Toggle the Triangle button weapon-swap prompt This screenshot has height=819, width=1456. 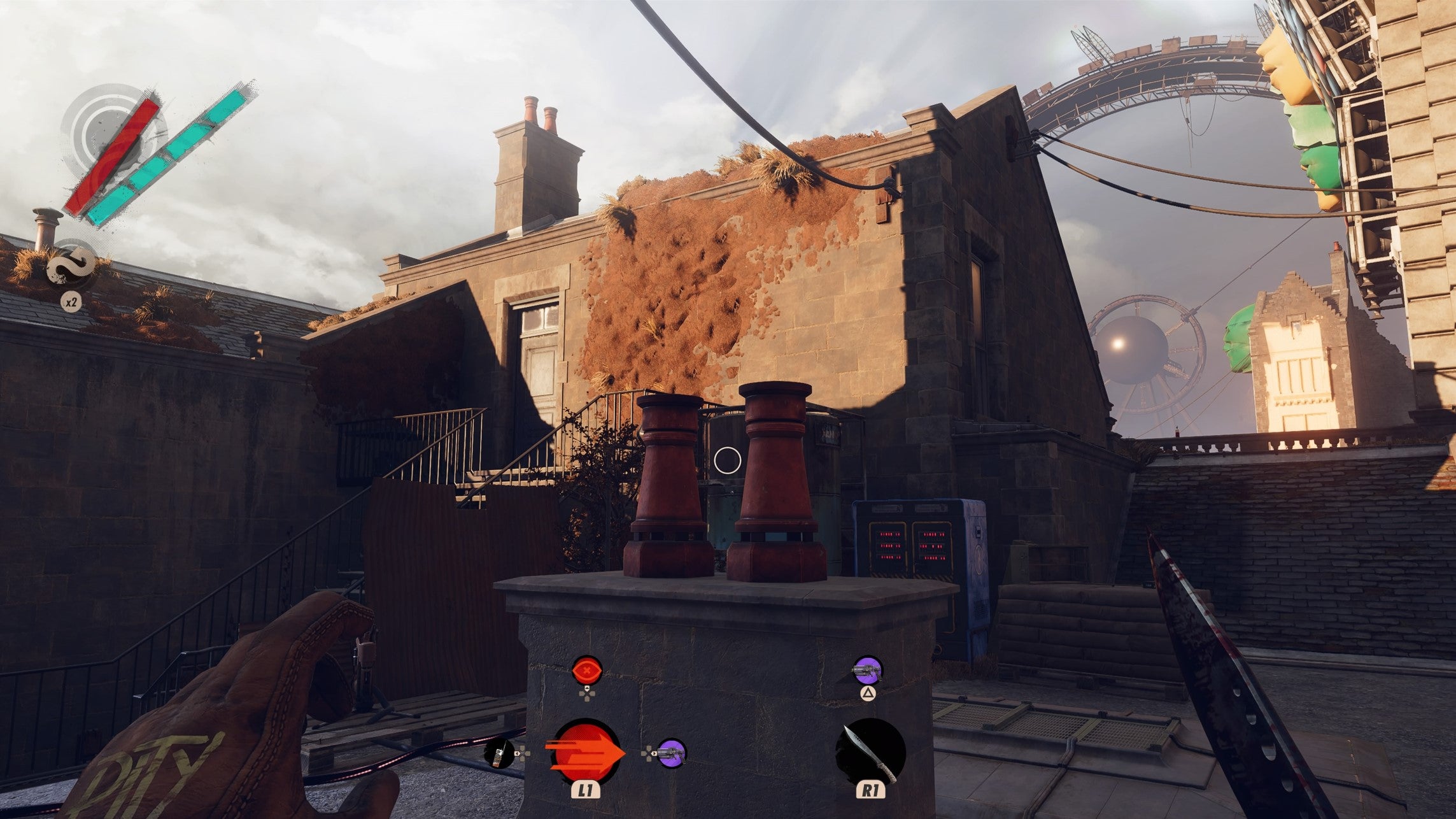point(868,692)
